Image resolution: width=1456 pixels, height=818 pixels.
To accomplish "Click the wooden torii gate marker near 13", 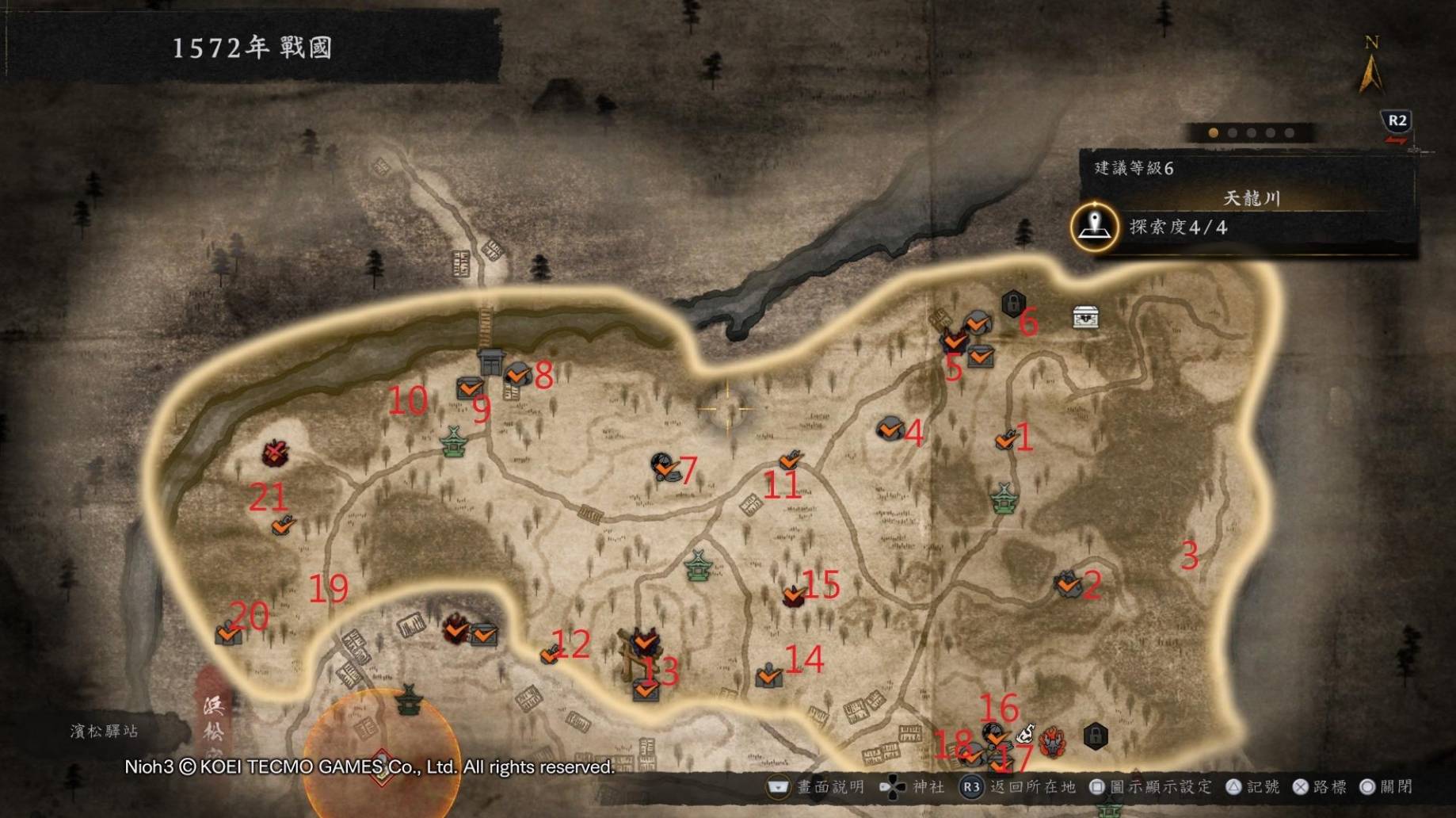I will point(632,654).
